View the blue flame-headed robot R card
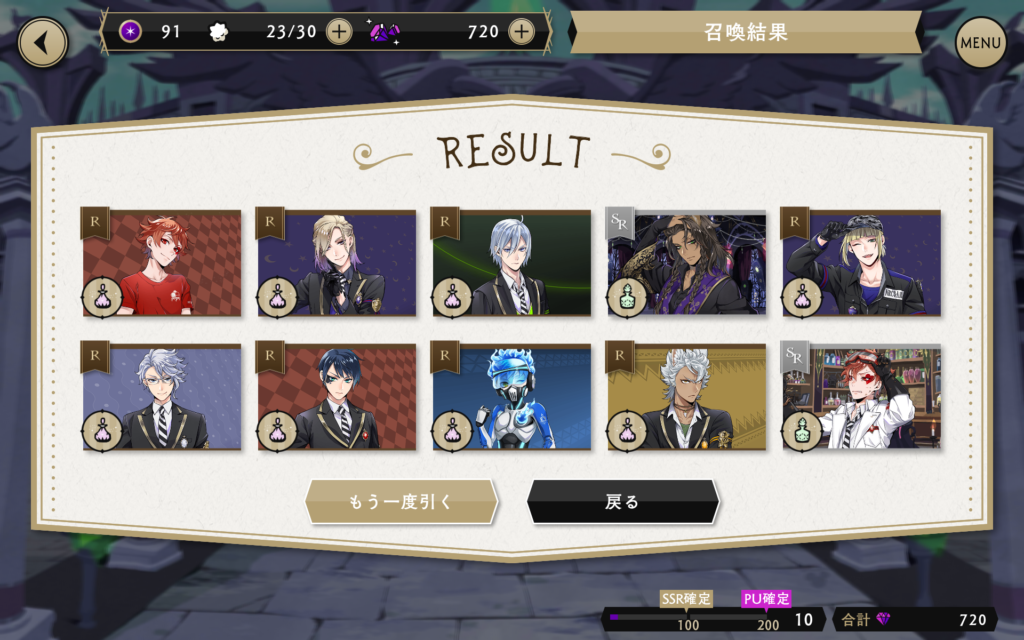This screenshot has height=640, width=1024. pos(512,397)
